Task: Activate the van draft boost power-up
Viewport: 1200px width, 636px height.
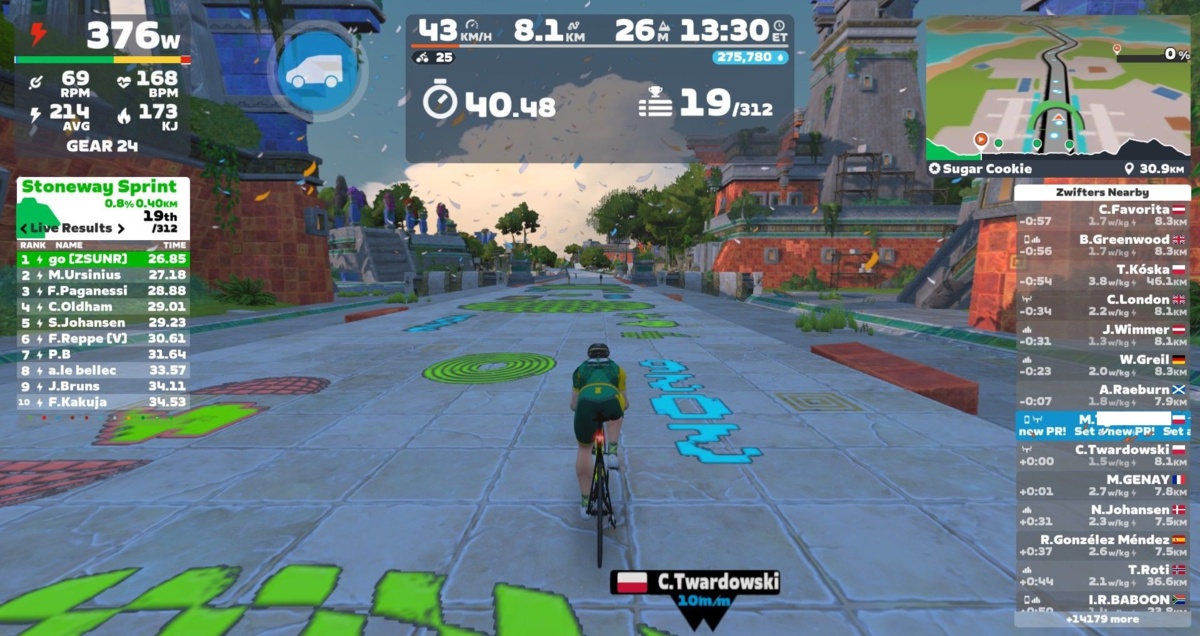Action: pyautogui.click(x=317, y=71)
